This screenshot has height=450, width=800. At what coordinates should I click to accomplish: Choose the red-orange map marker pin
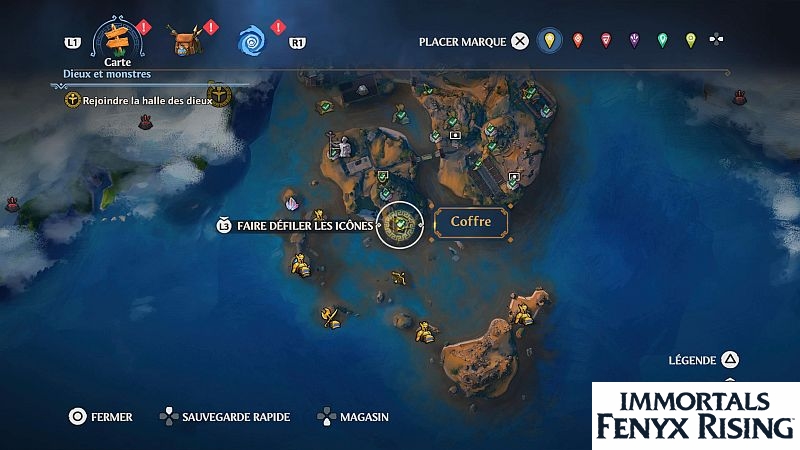[x=577, y=41]
